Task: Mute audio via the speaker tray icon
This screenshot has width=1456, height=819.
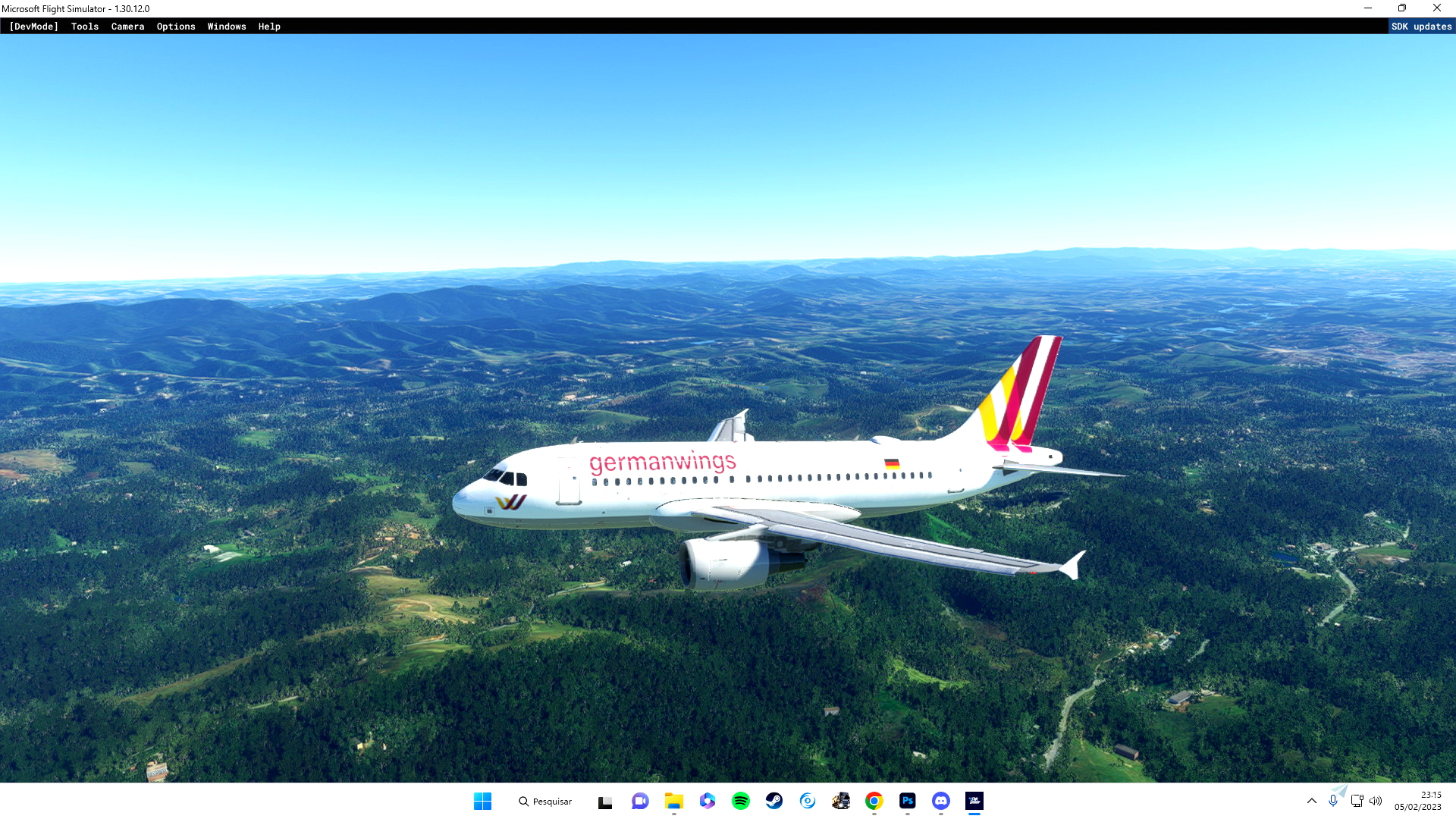Action: (1376, 800)
